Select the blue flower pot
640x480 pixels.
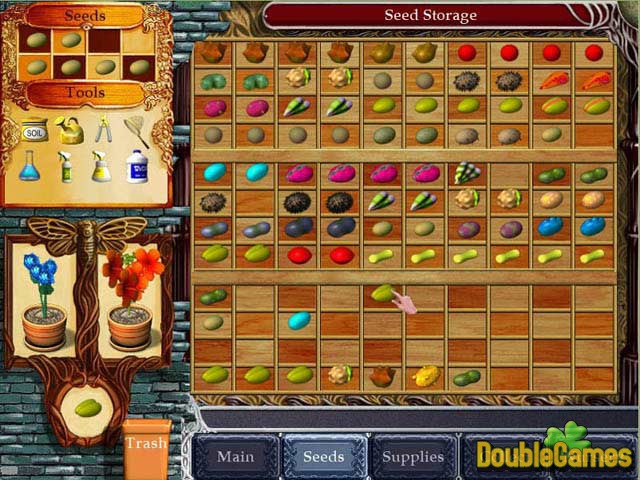tap(44, 299)
